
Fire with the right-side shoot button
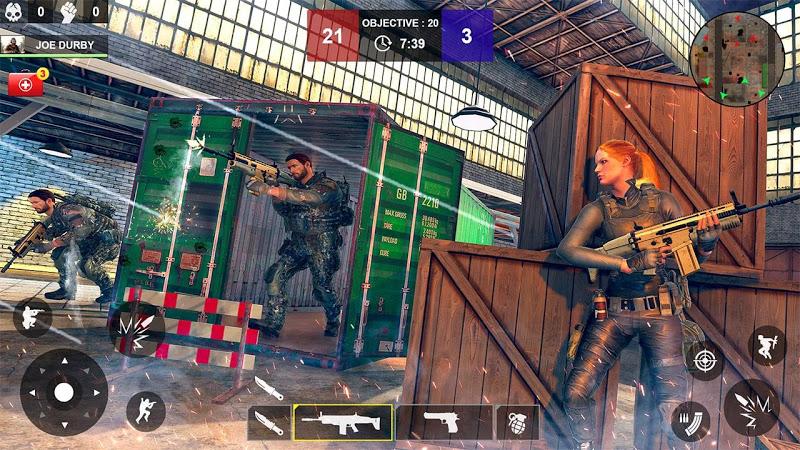tap(751, 406)
